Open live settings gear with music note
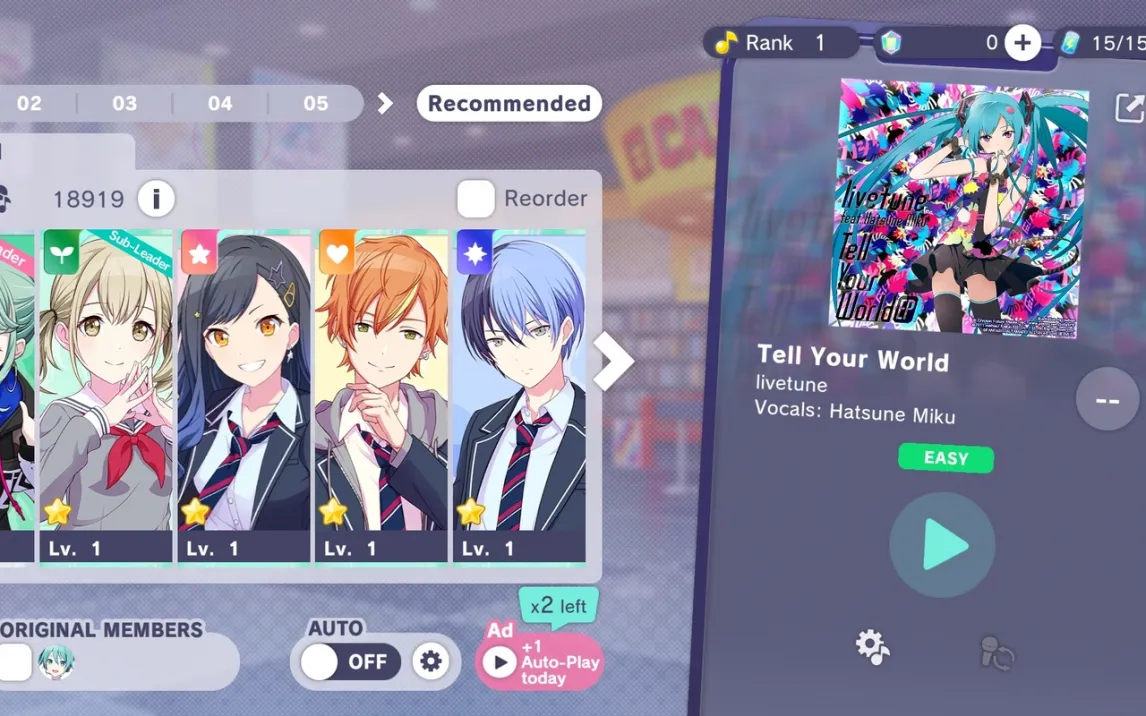Image resolution: width=1146 pixels, height=716 pixels. [873, 647]
